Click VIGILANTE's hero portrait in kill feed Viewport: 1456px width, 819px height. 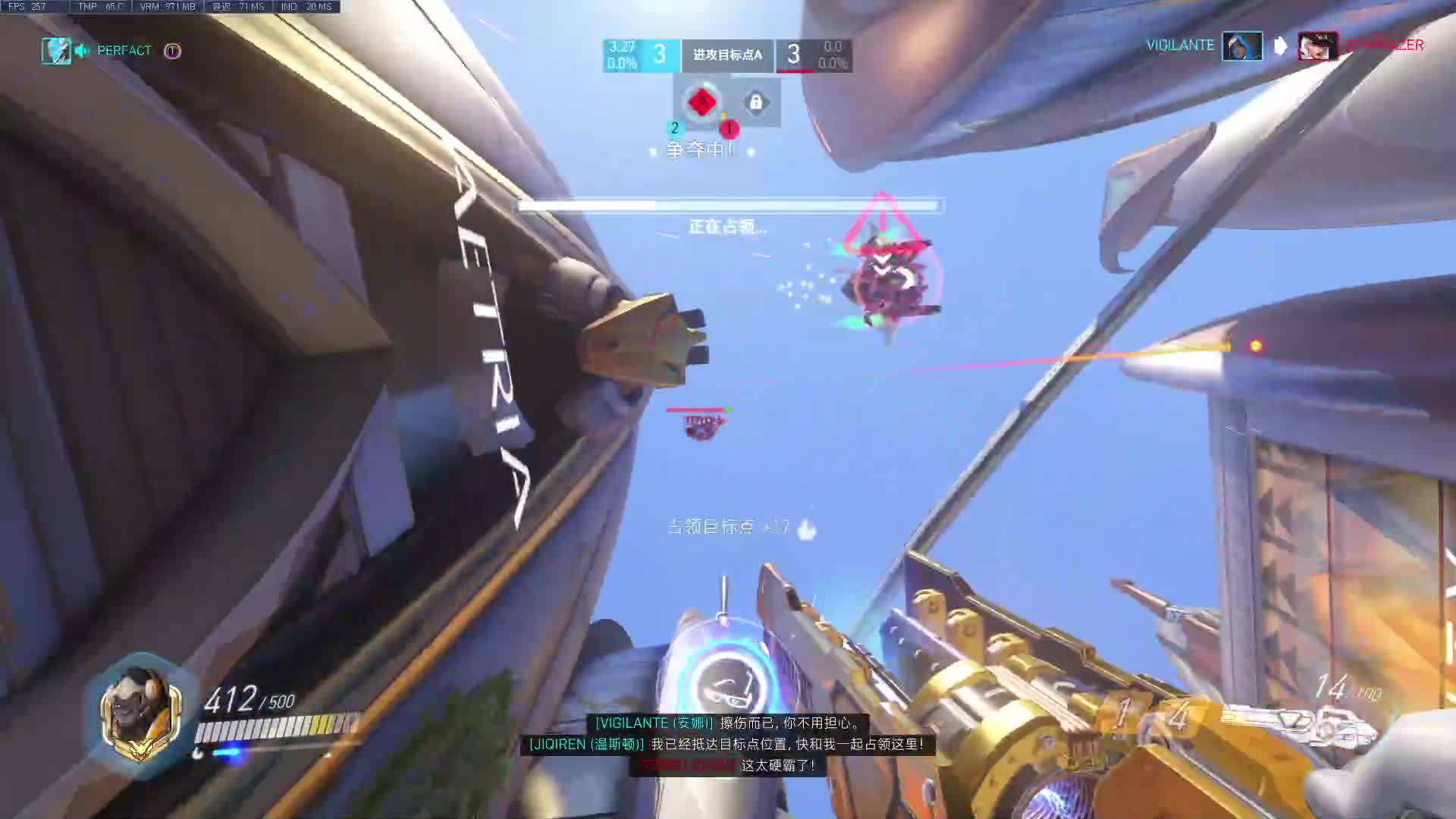click(1242, 45)
